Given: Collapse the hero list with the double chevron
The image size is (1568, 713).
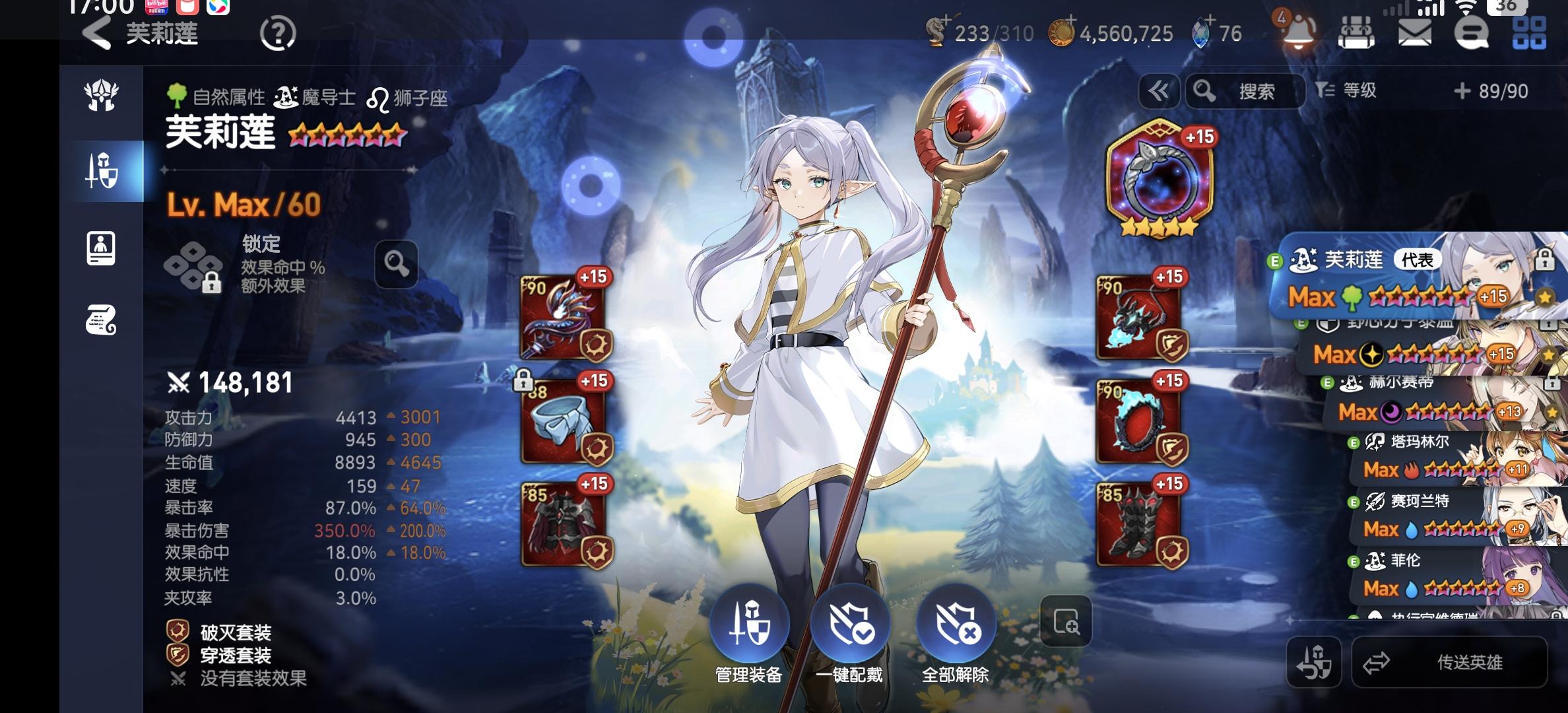Looking at the screenshot, I should 1160,91.
